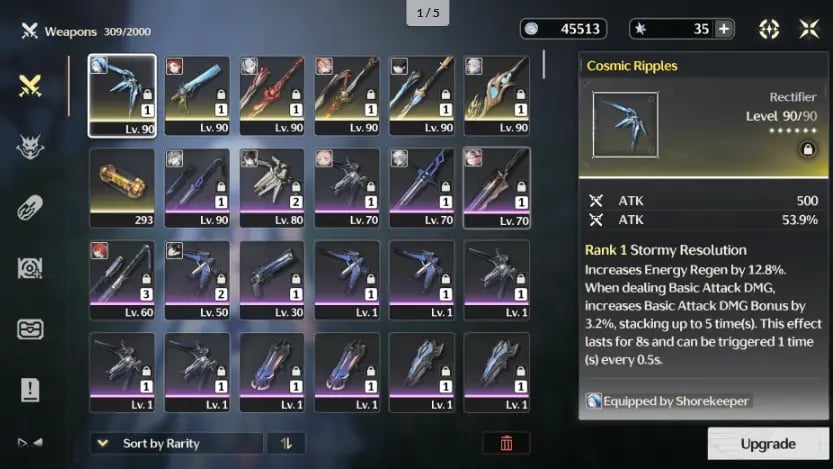Switch to the pill-shaped items tab

coord(30,208)
